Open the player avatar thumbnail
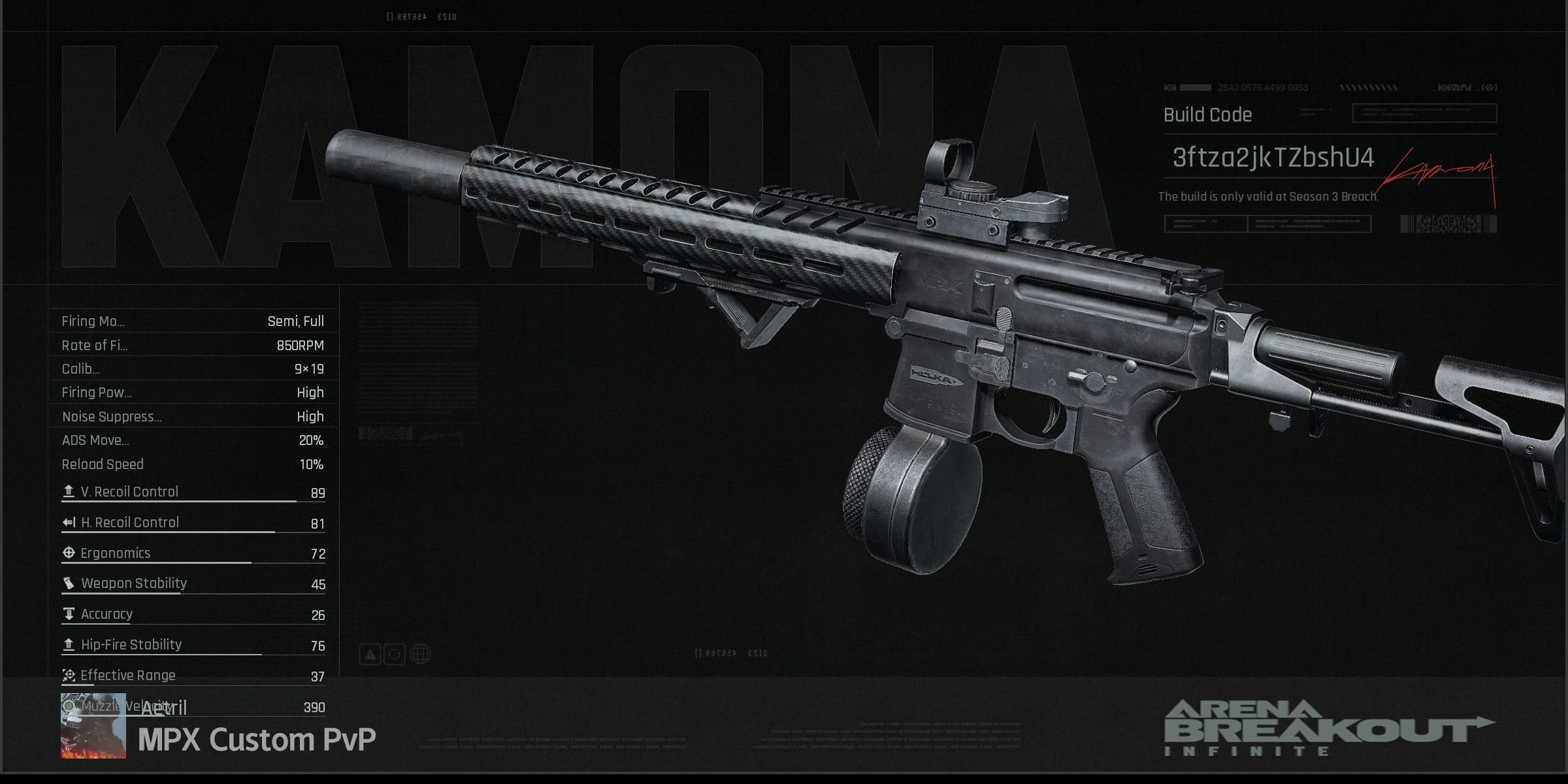Viewport: 1568px width, 784px height. [93, 726]
